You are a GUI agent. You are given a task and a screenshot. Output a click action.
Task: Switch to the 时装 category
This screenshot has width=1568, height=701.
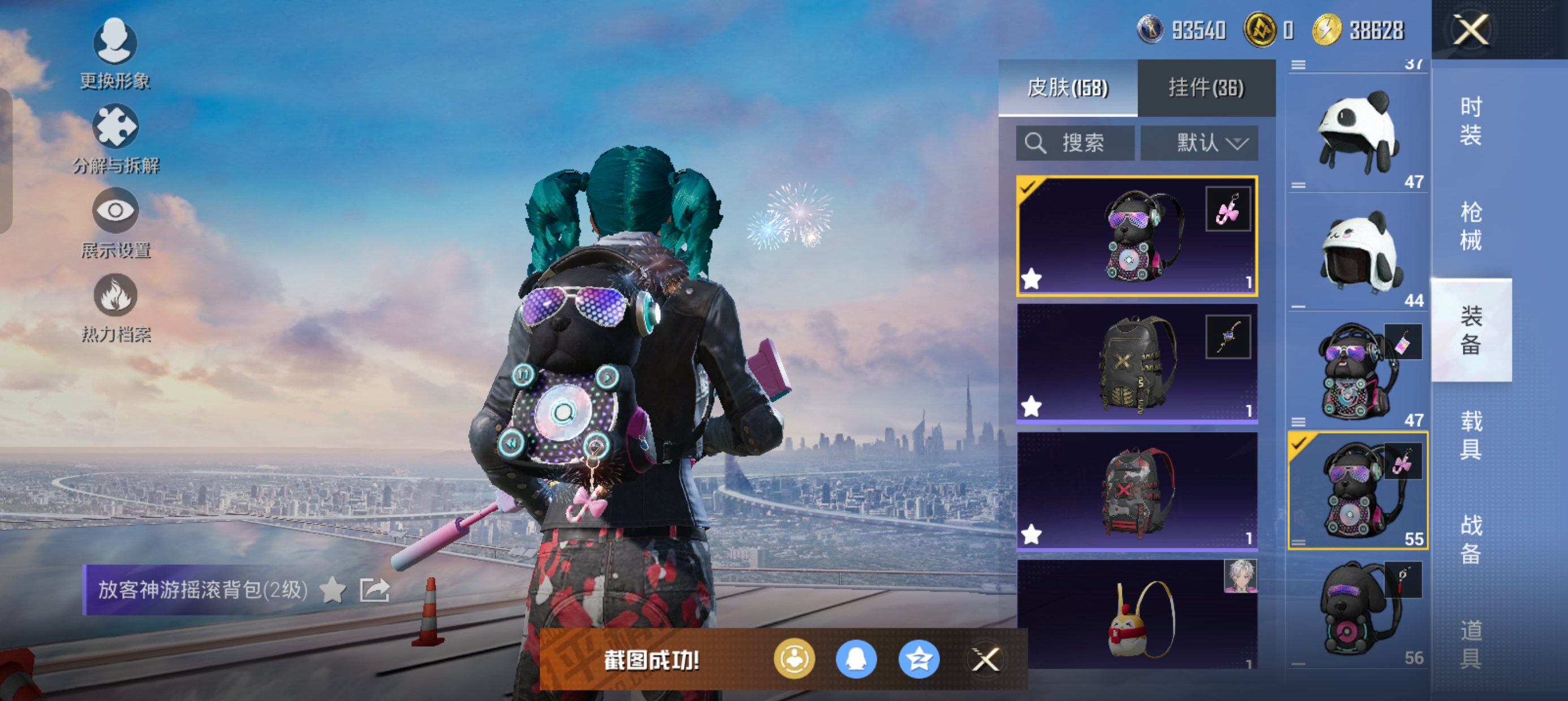click(1471, 121)
